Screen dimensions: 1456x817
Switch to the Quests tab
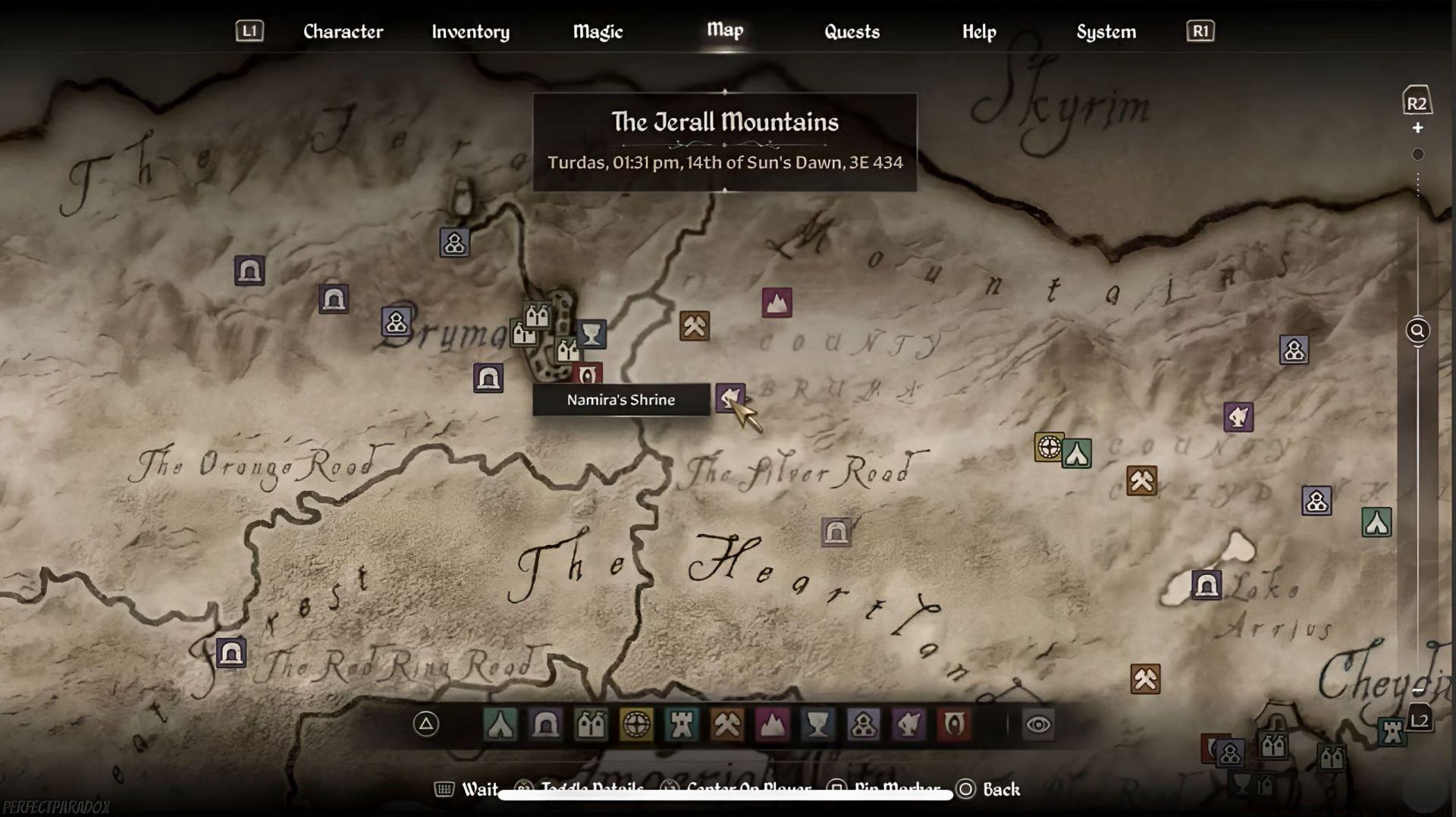pos(851,32)
